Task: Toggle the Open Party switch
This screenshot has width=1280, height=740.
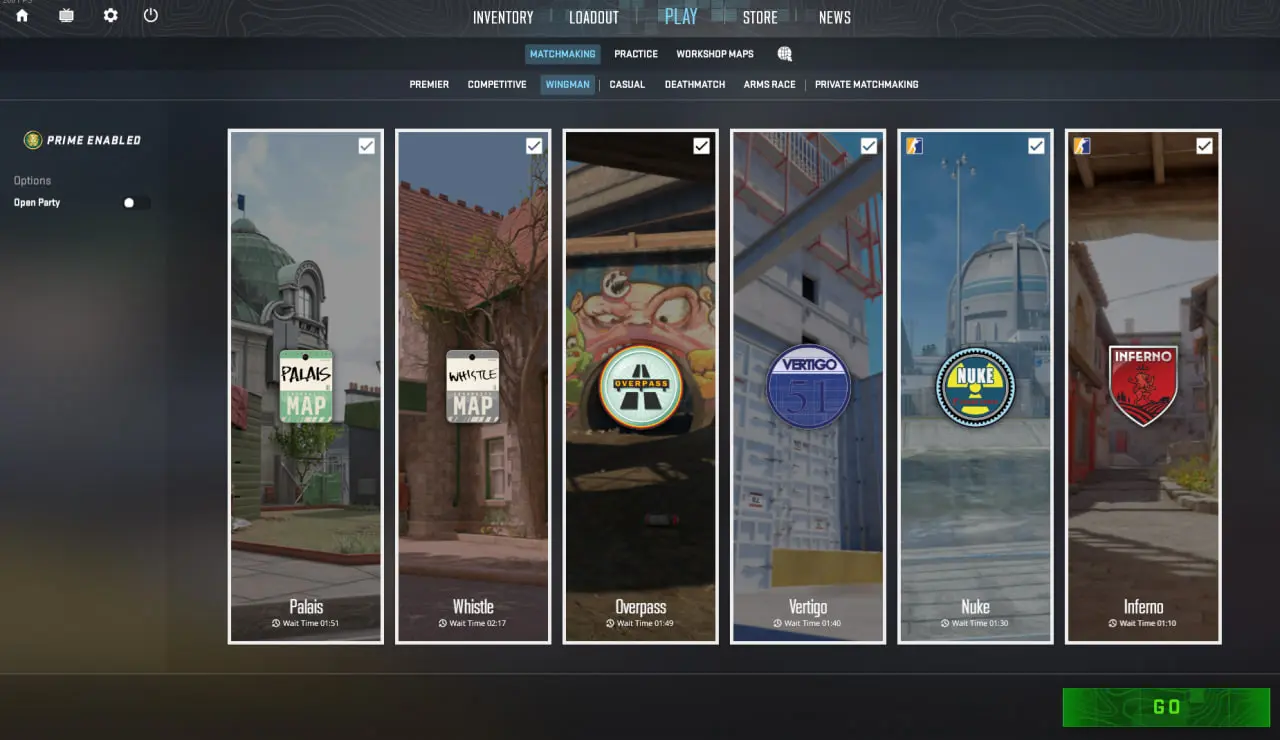Action: point(135,203)
